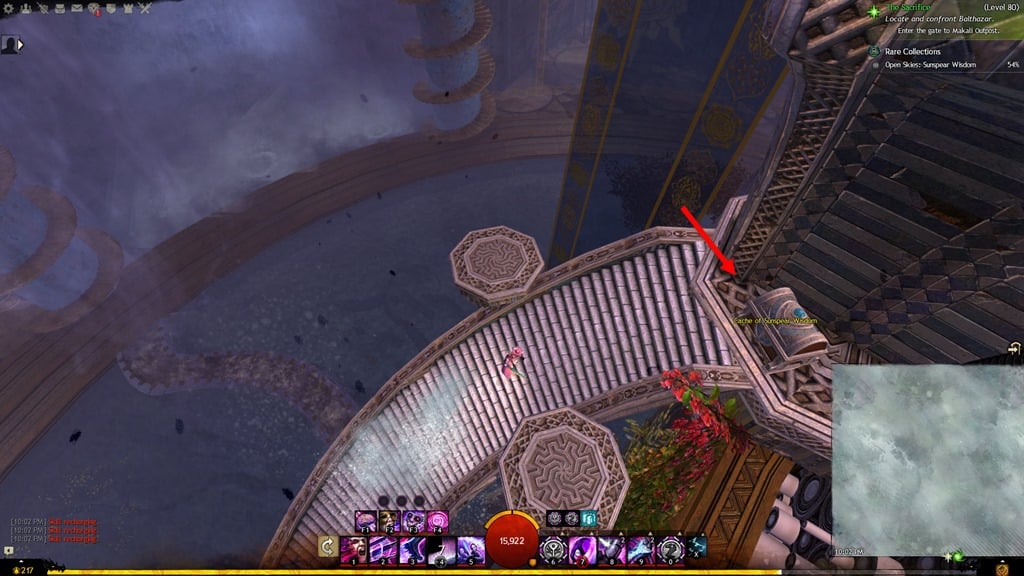Image resolution: width=1024 pixels, height=576 pixels.
Task: Cast the F4 pink spiral shatter skill
Action: tap(438, 521)
